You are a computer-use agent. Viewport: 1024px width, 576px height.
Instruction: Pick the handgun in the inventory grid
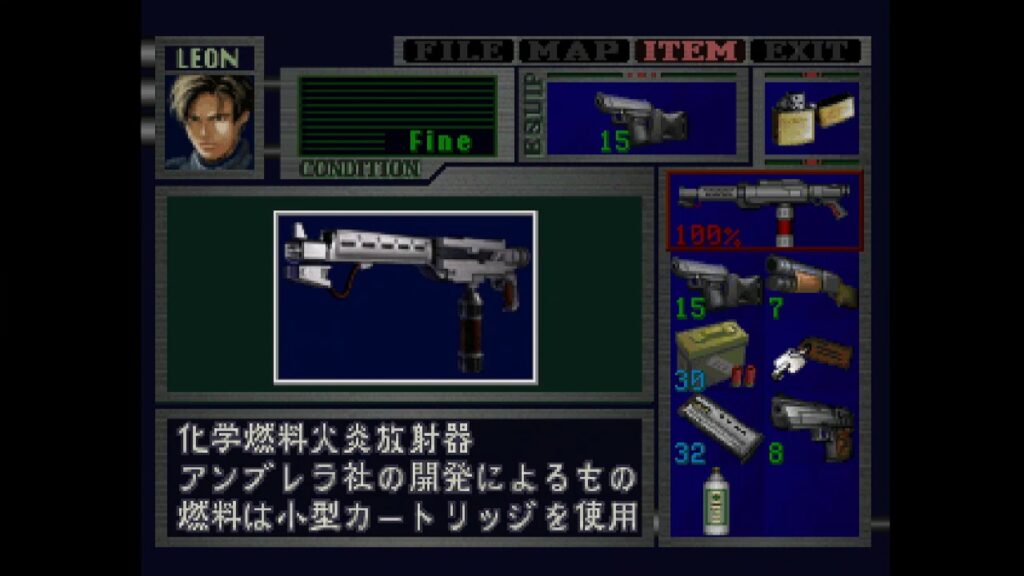pos(716,286)
